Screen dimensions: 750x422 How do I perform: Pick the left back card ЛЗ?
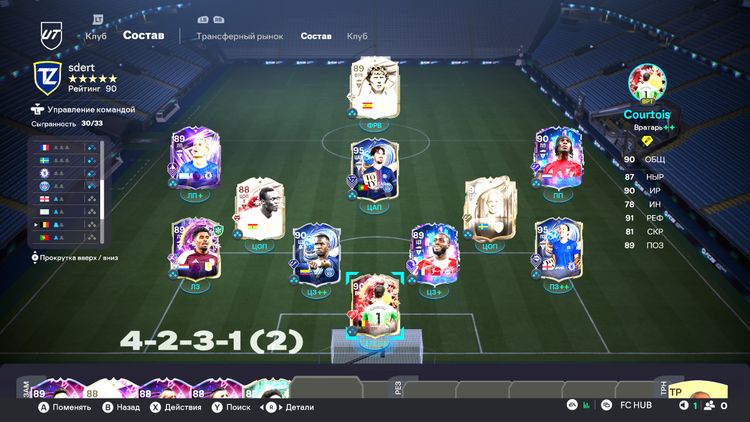pyautogui.click(x=194, y=249)
